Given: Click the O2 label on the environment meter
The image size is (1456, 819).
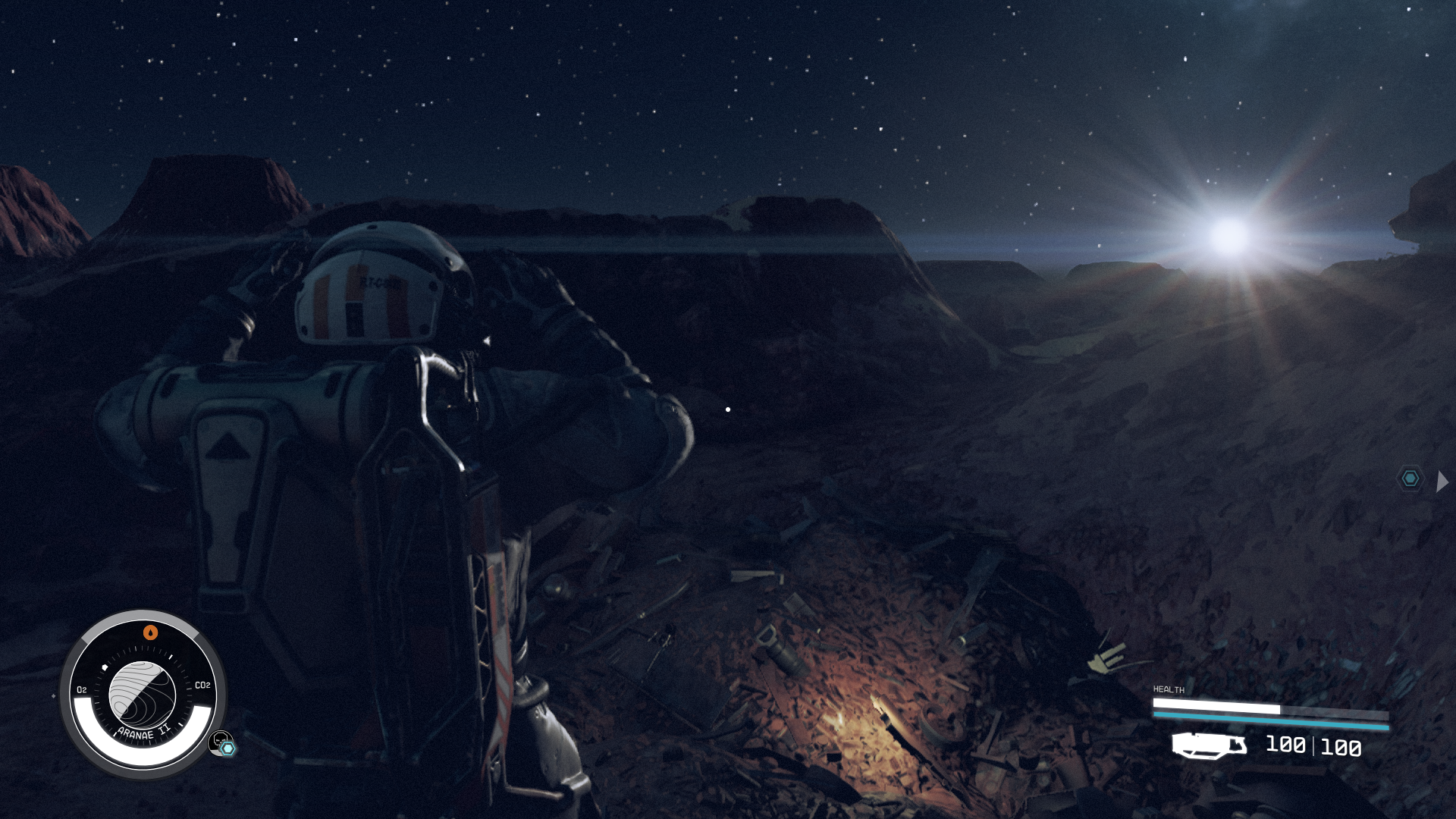Looking at the screenshot, I should click(x=82, y=689).
